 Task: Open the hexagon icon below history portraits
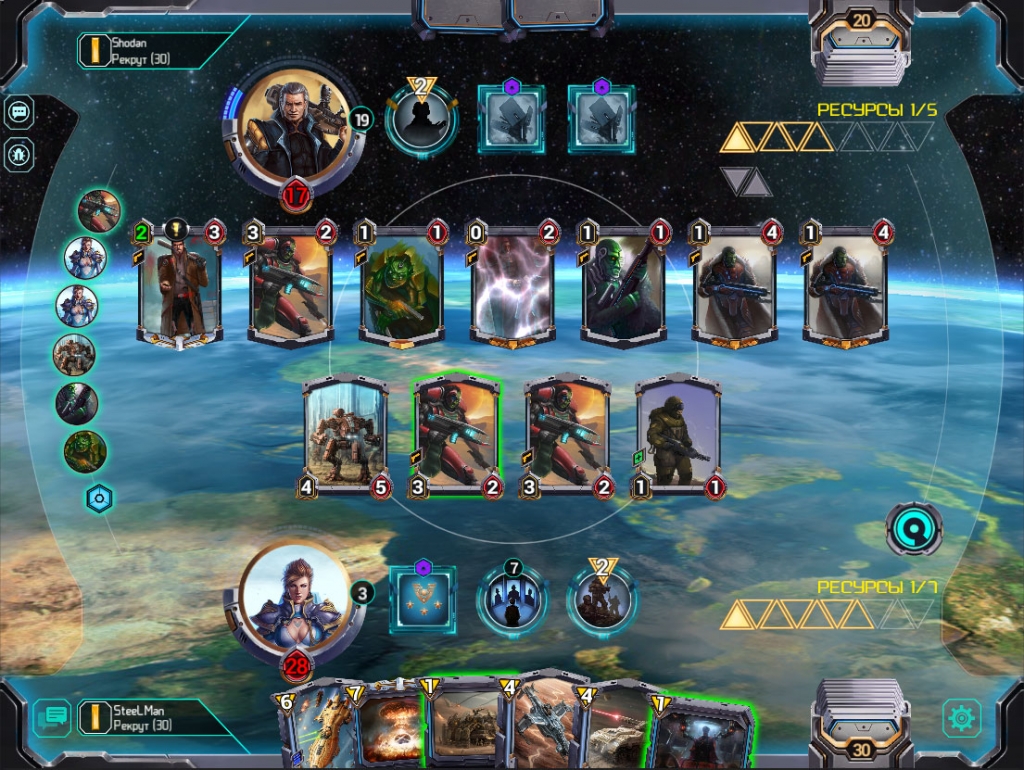tap(99, 498)
